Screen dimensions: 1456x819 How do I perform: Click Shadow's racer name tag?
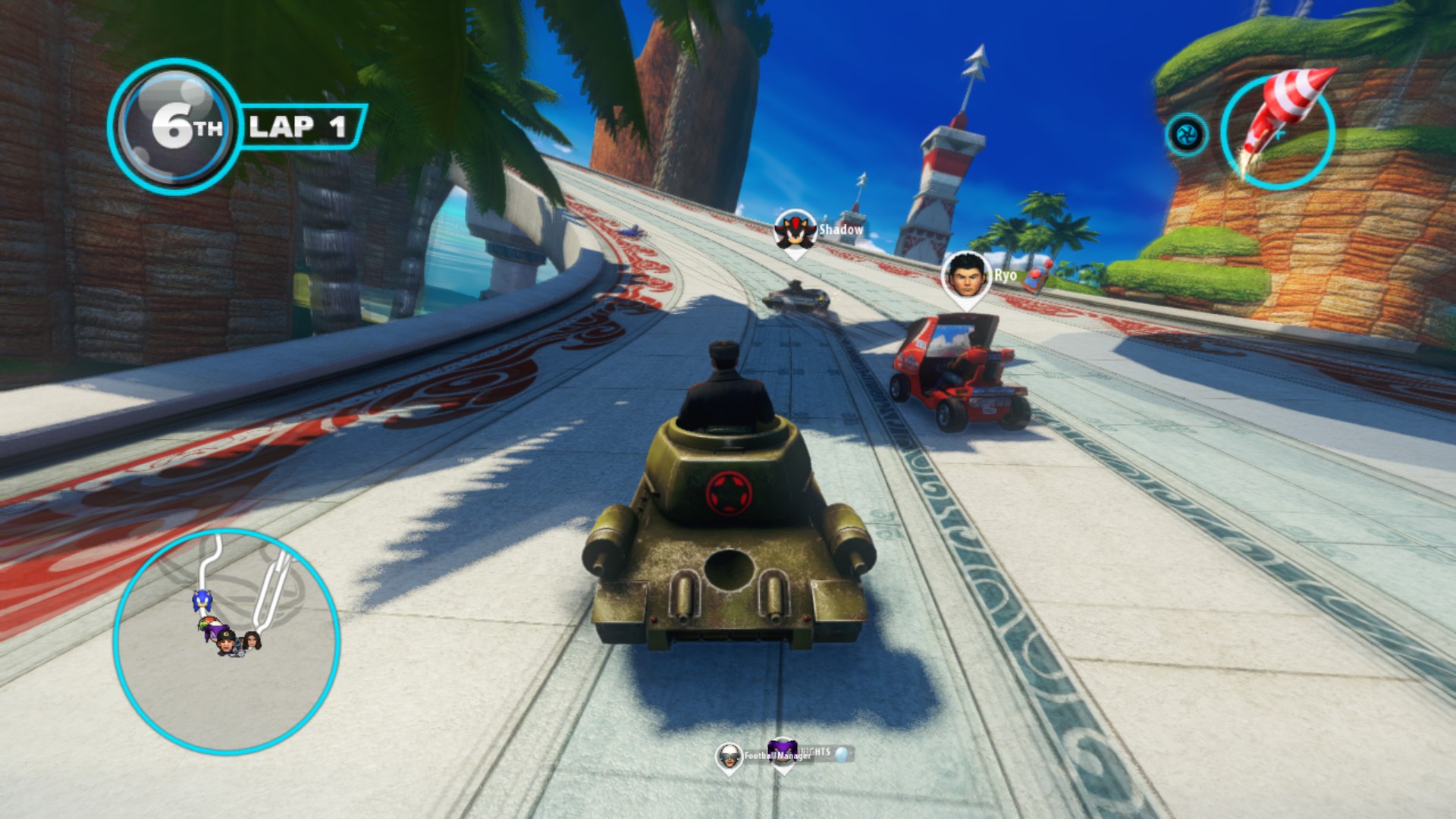840,230
